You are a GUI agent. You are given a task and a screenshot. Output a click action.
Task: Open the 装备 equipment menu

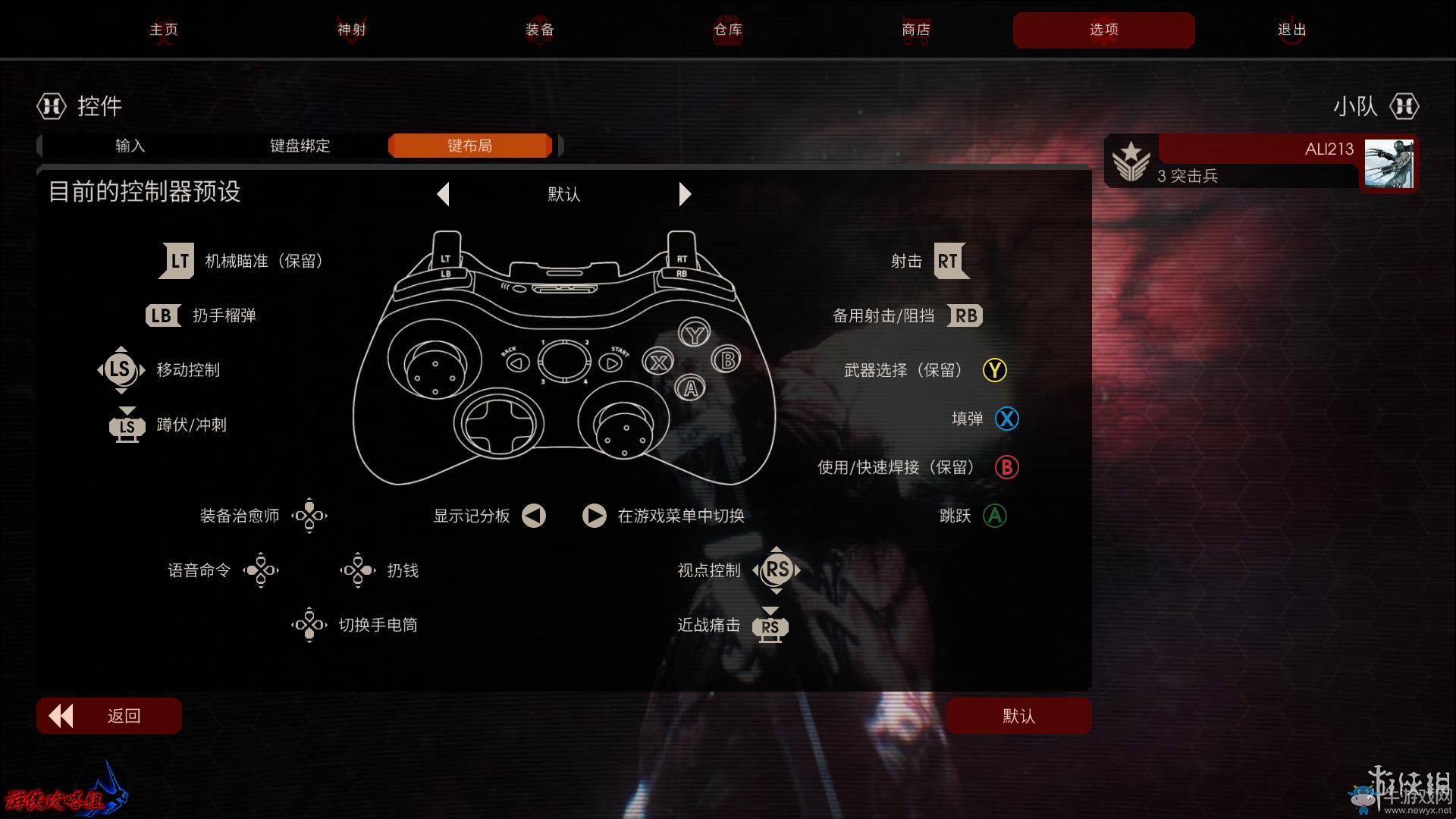click(x=540, y=30)
